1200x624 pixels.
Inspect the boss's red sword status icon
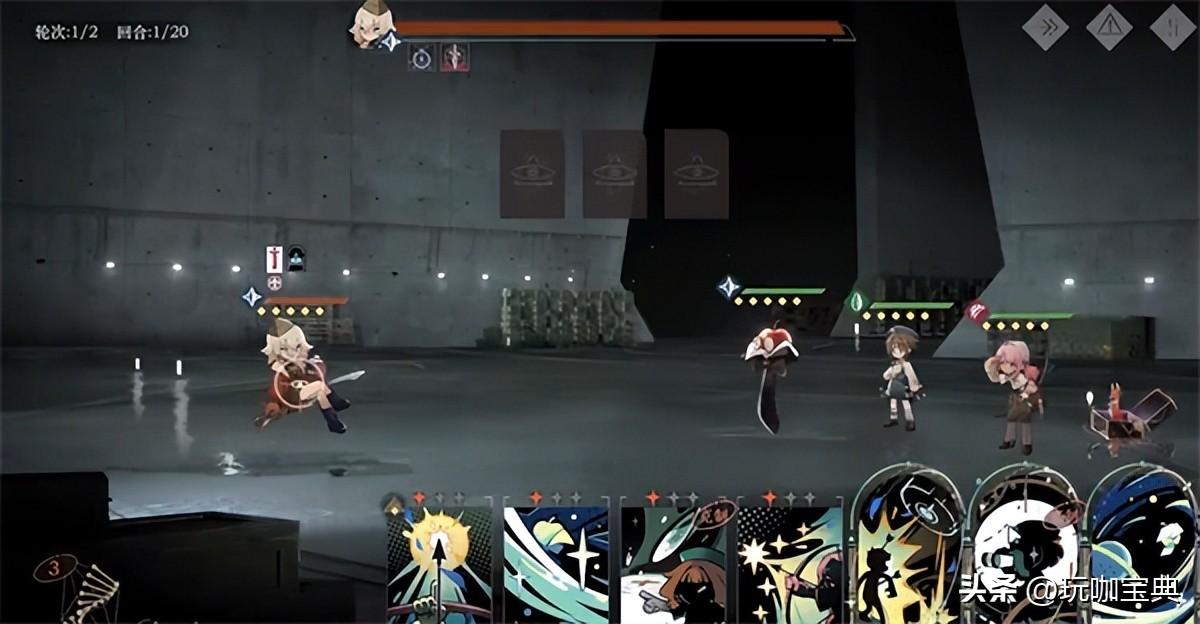pyautogui.click(x=455, y=58)
